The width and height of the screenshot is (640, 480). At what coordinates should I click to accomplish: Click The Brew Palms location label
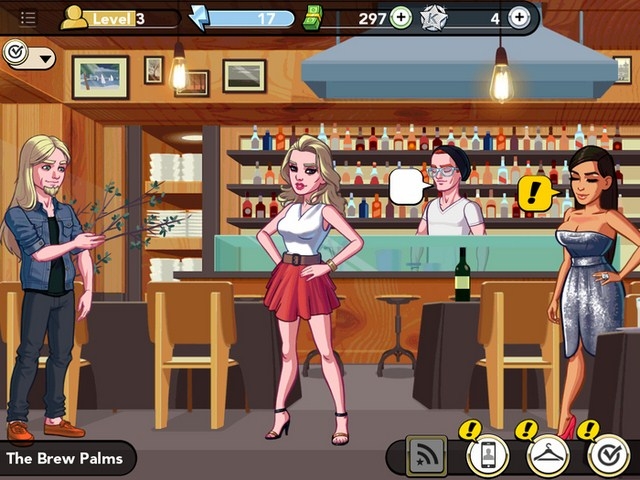click(66, 459)
